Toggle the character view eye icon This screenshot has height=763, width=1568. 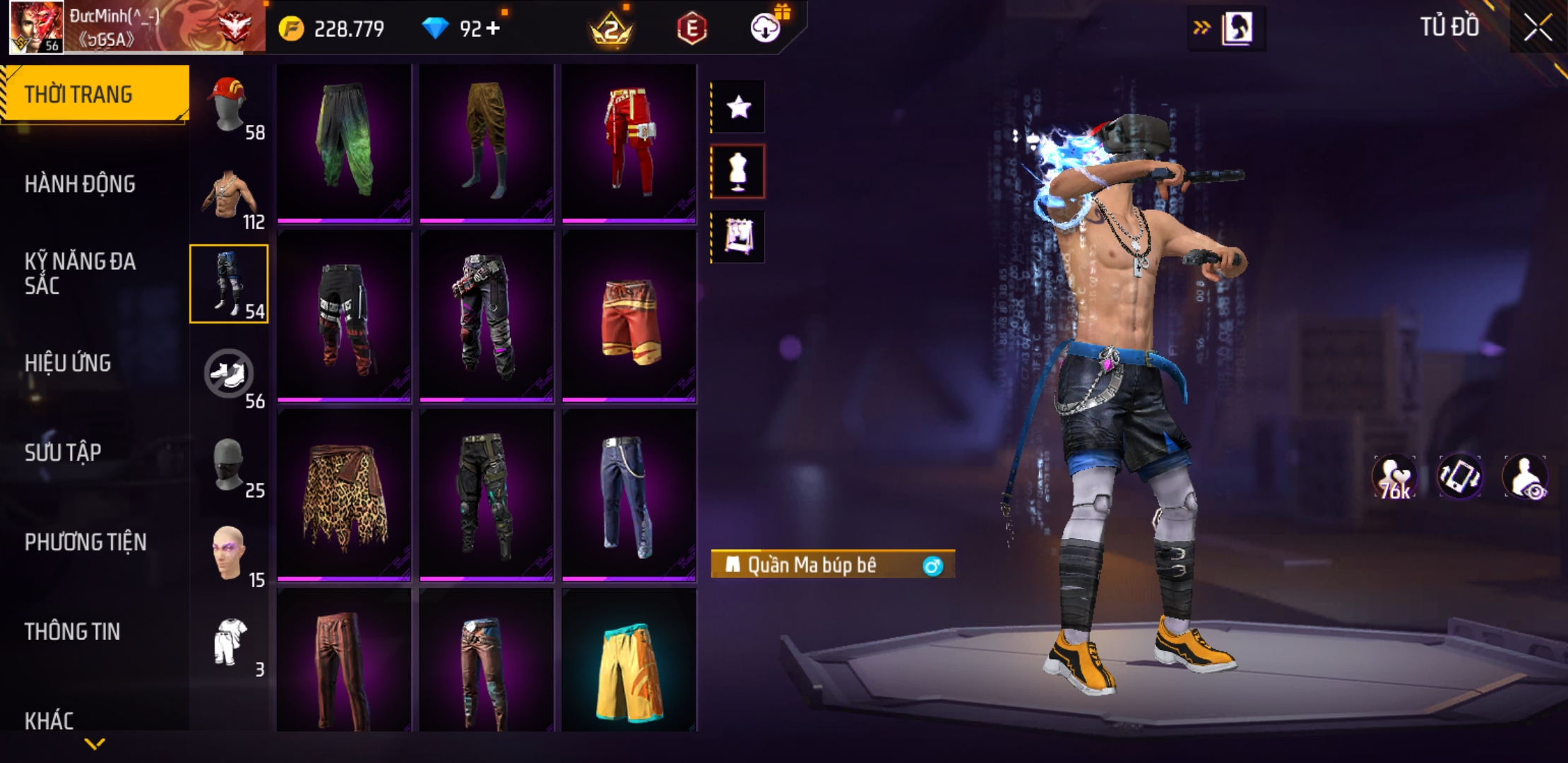click(x=1526, y=477)
